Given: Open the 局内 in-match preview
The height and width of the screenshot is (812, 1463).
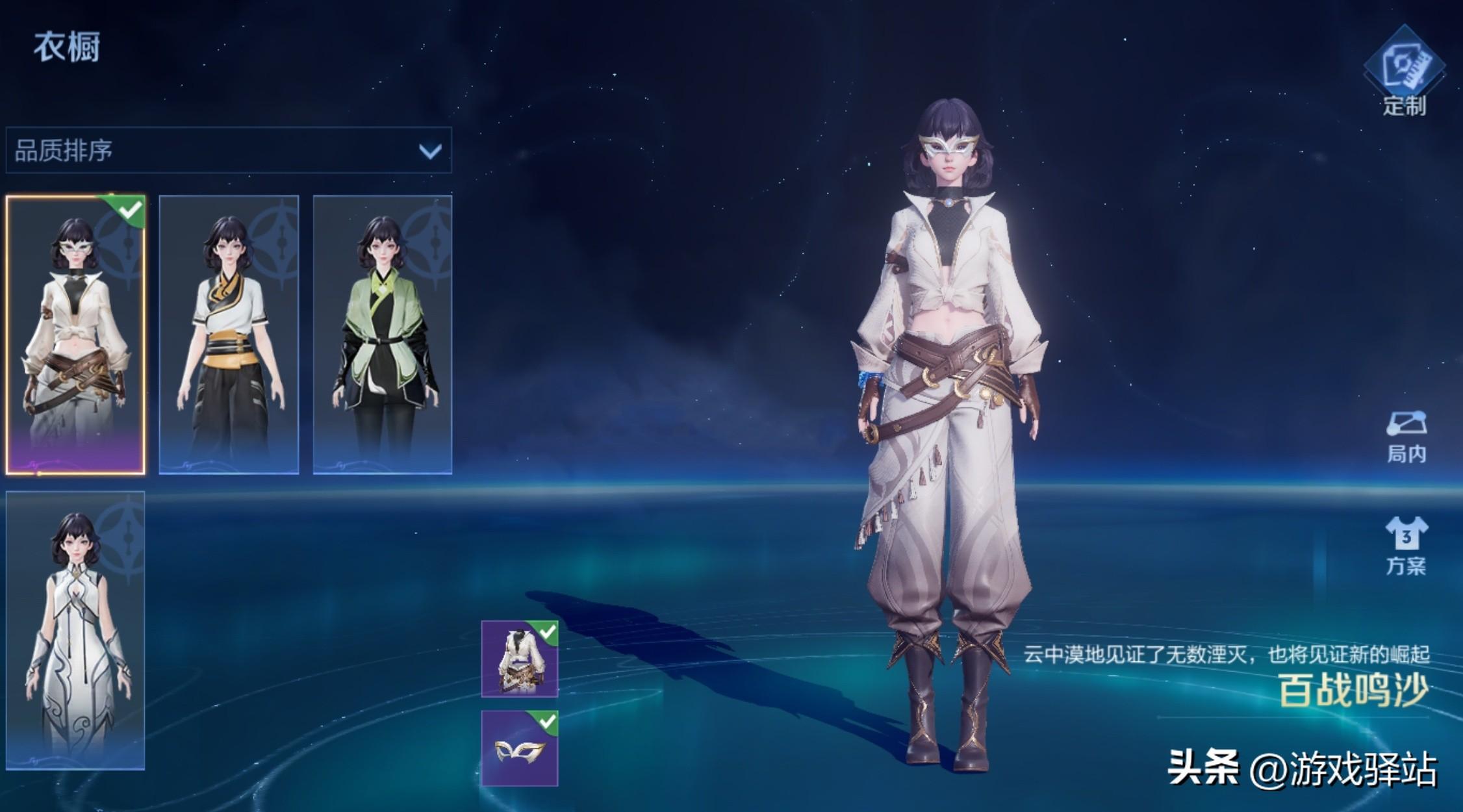Looking at the screenshot, I should [x=1406, y=437].
